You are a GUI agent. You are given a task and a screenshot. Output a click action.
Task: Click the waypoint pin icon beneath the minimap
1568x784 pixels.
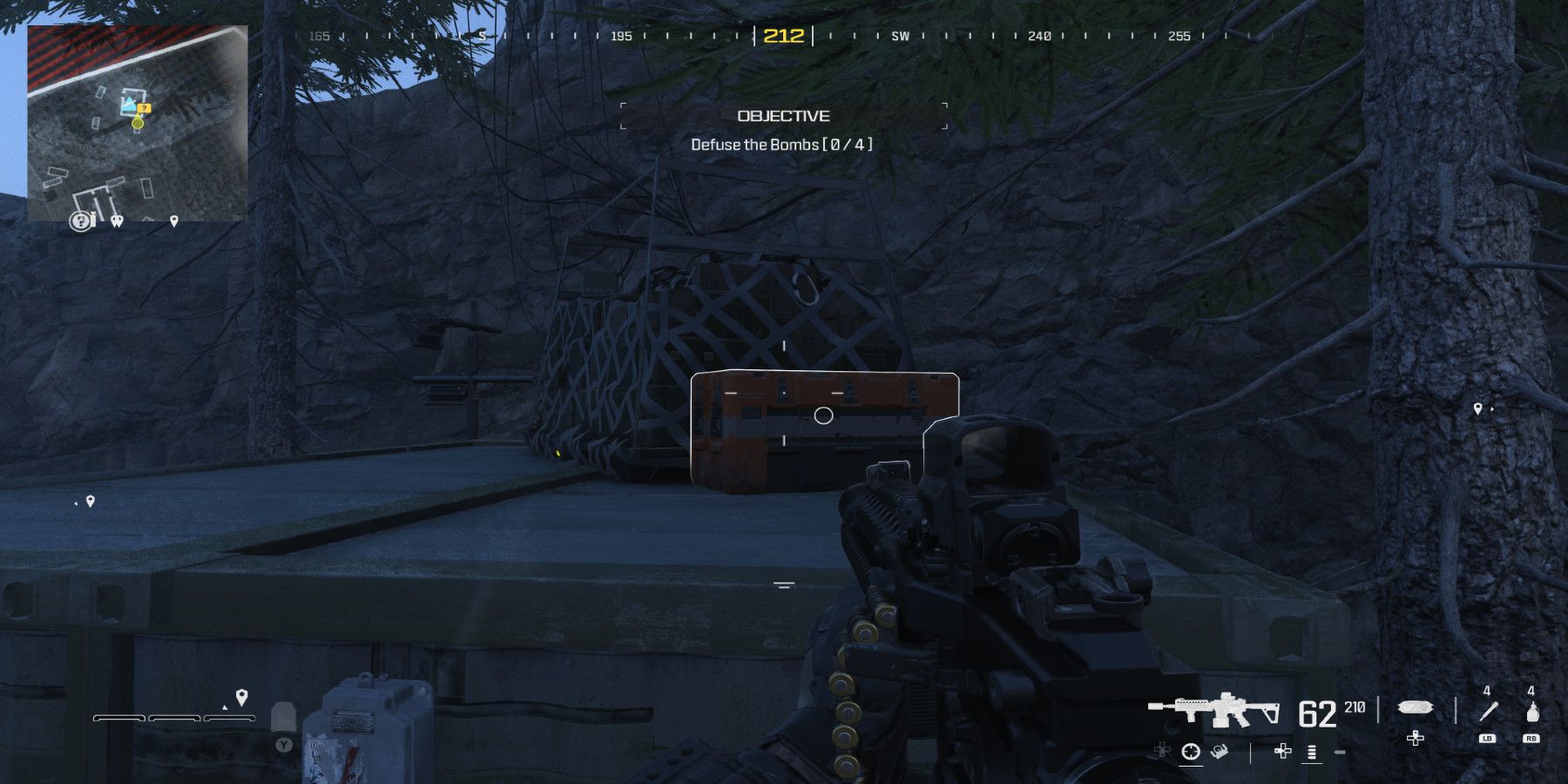(173, 221)
